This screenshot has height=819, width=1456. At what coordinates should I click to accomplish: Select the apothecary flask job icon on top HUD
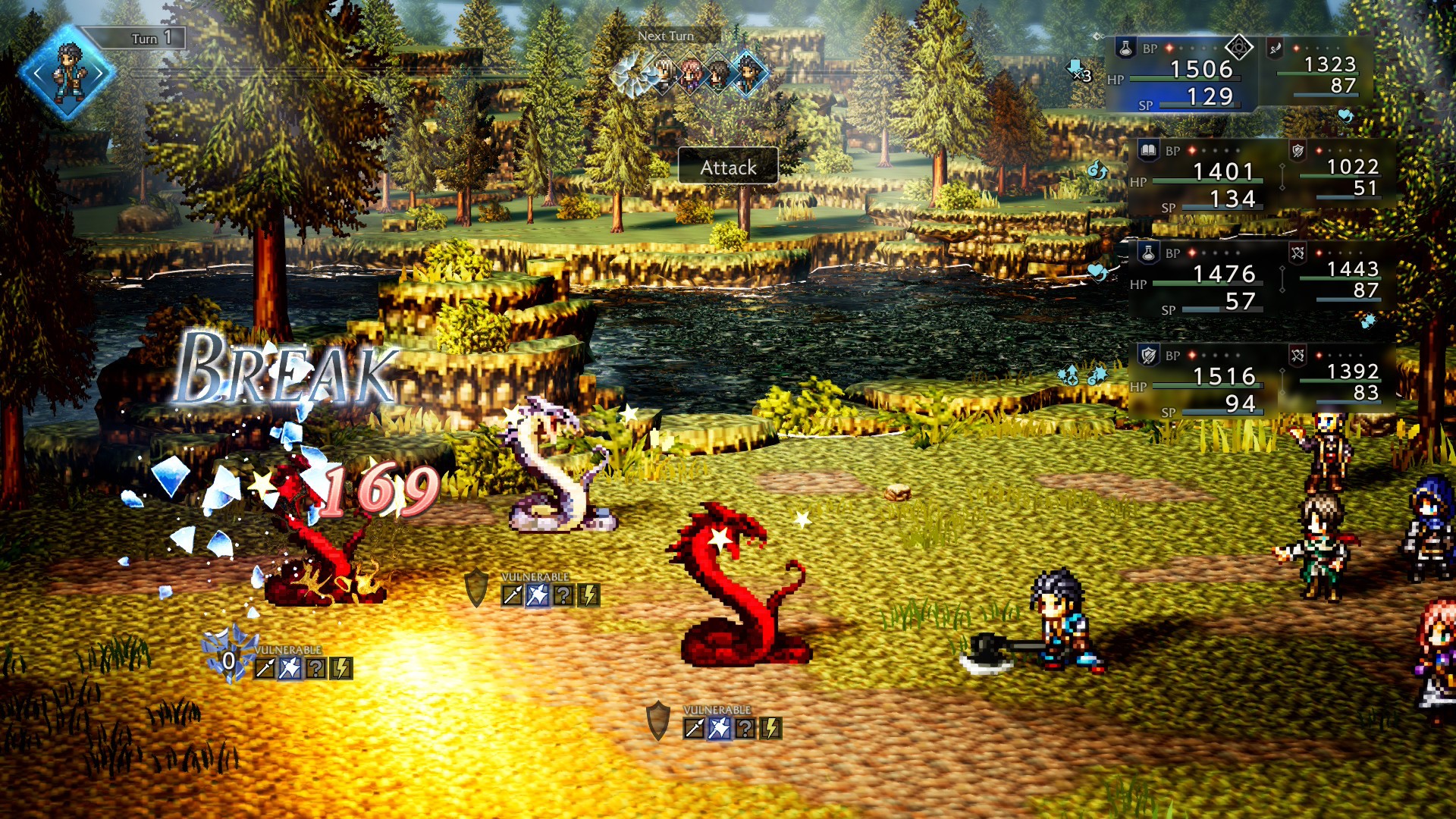tap(1125, 49)
